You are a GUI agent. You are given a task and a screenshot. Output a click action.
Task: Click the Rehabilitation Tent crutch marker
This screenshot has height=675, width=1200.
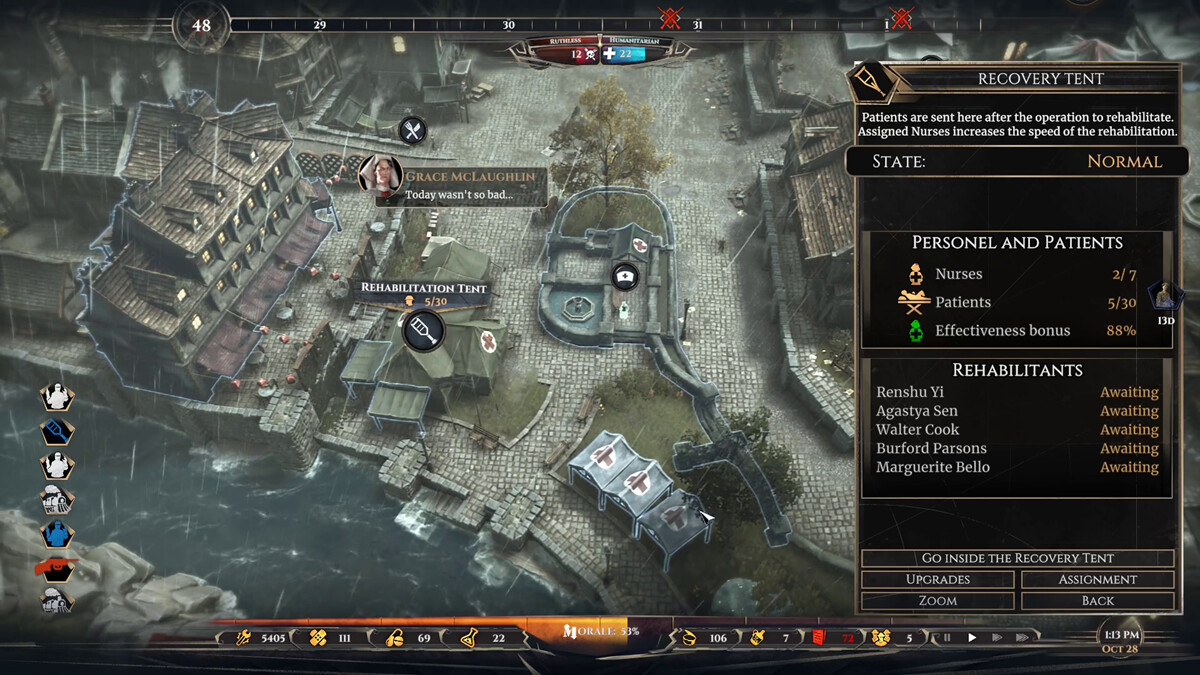click(x=423, y=329)
